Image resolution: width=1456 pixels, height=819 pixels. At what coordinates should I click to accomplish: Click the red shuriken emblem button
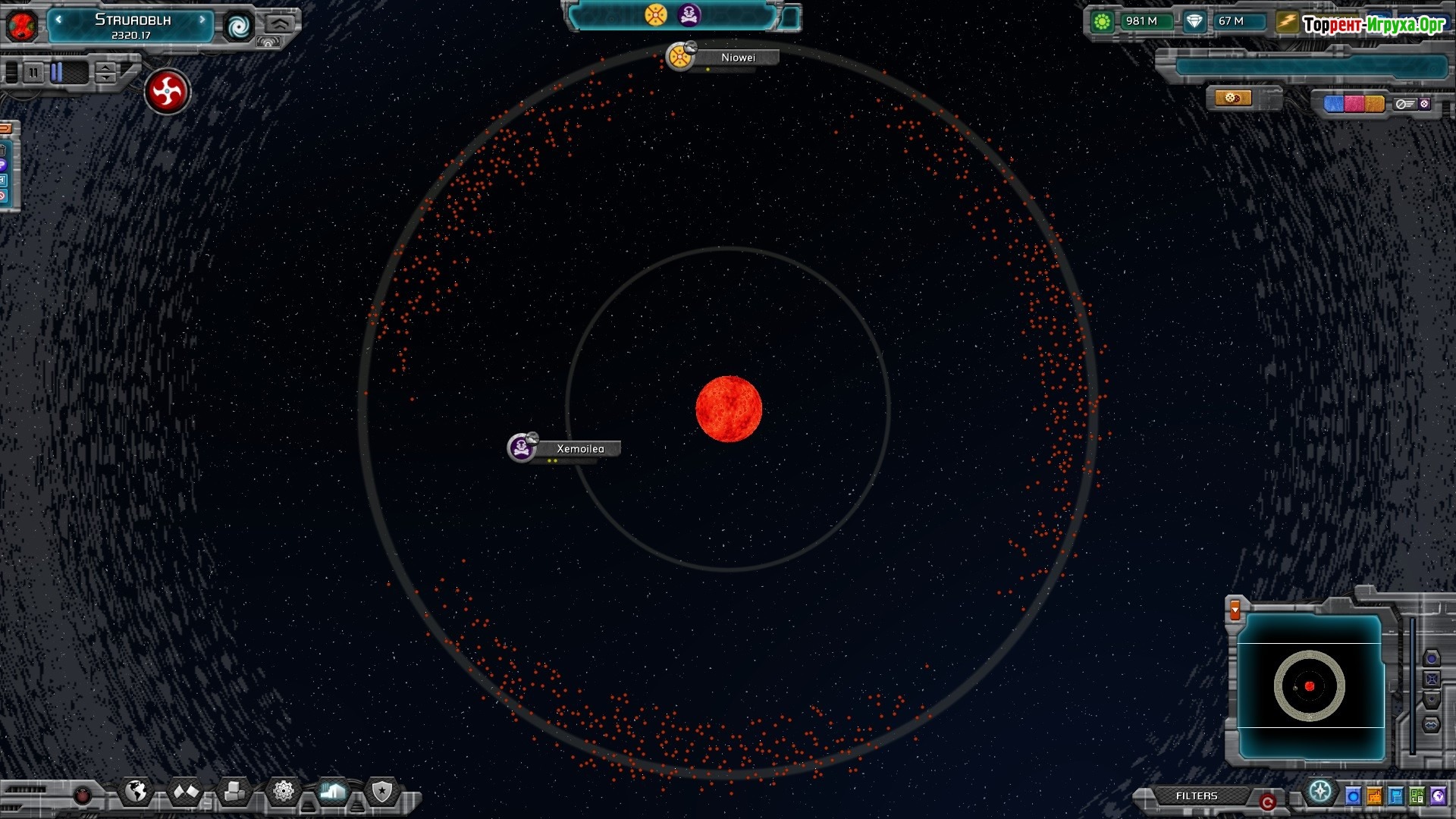pos(167,92)
